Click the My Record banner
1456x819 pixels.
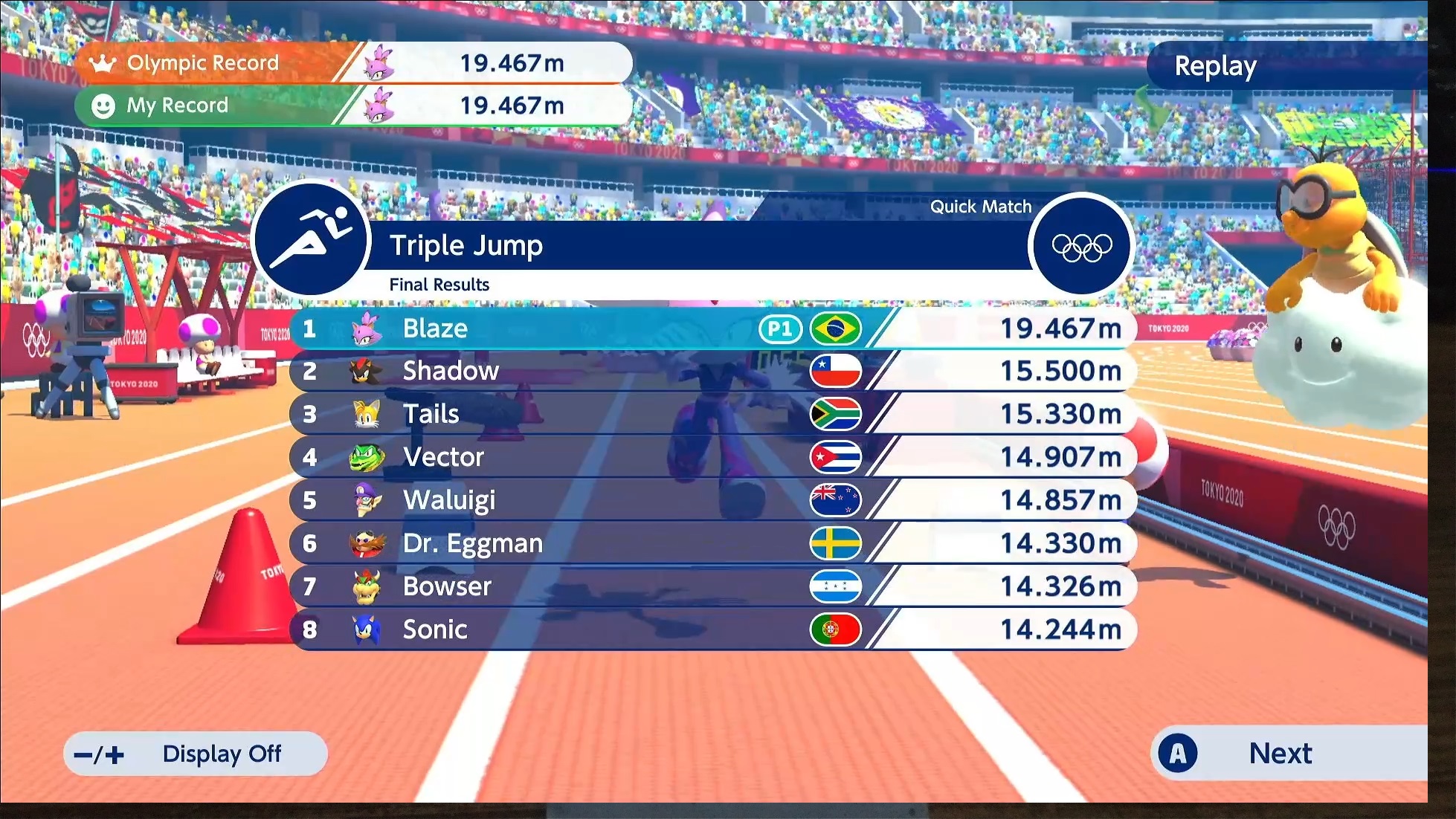(x=353, y=106)
